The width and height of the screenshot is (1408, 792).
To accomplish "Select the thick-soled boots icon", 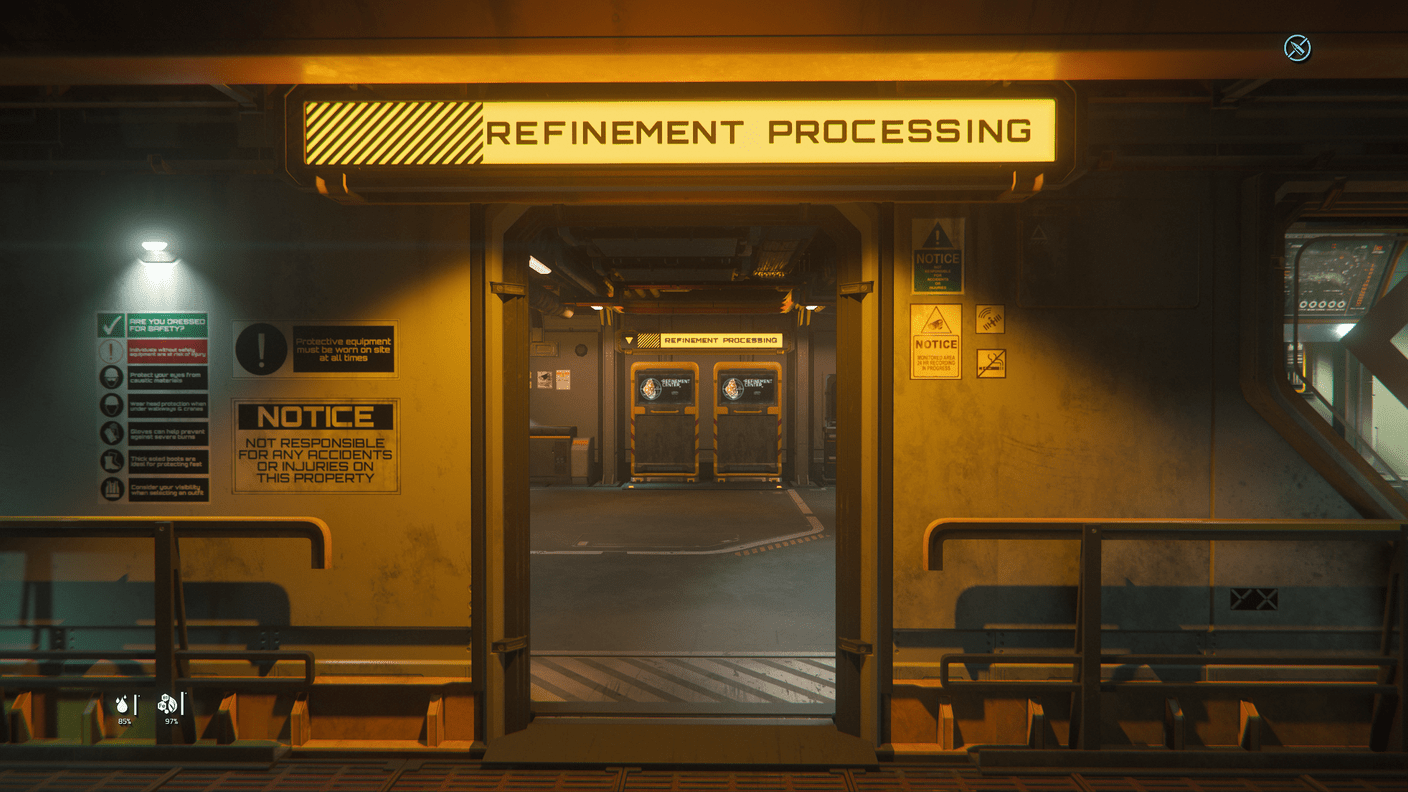I will click(111, 461).
